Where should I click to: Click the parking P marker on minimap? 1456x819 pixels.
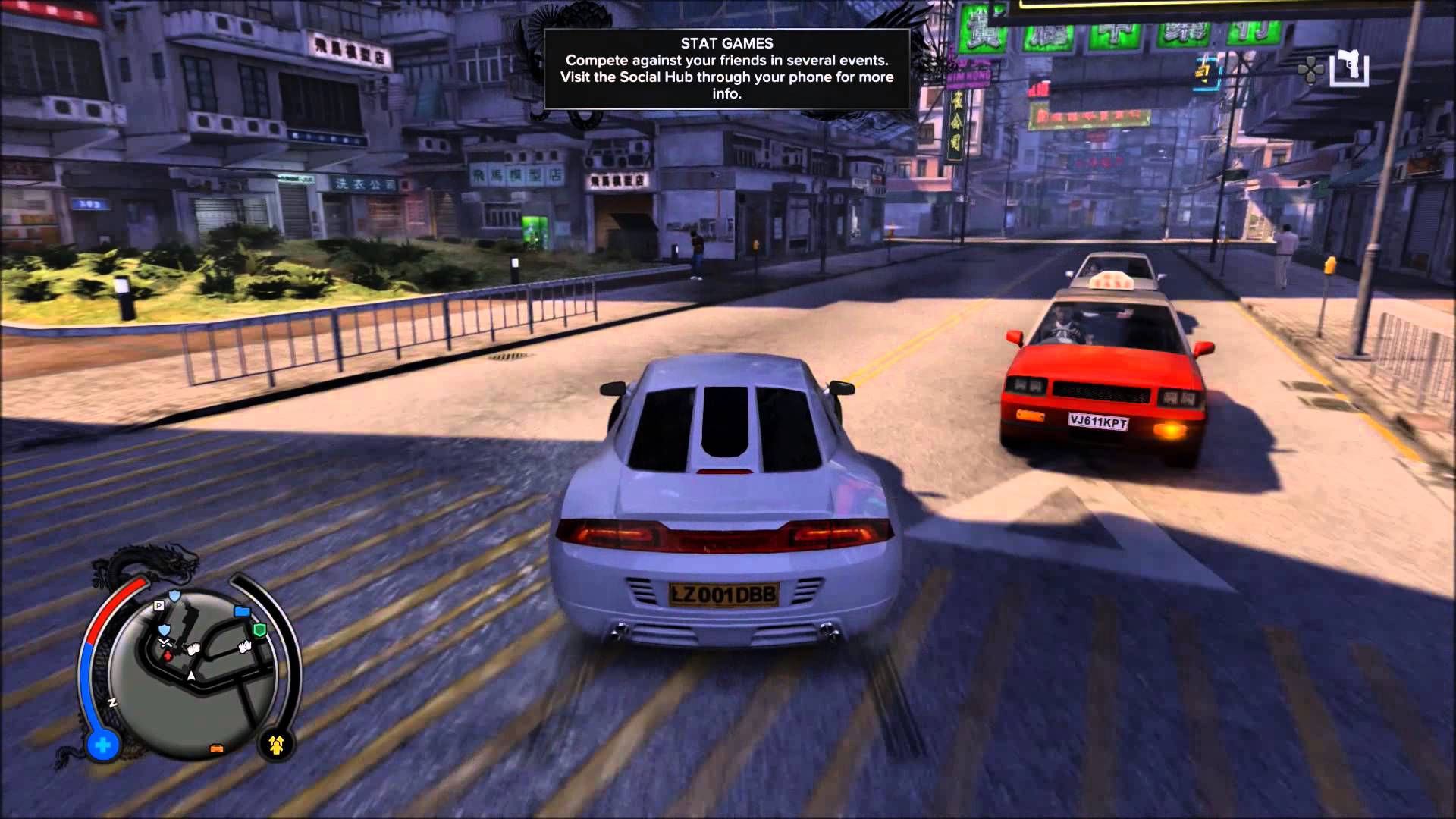coord(159,605)
